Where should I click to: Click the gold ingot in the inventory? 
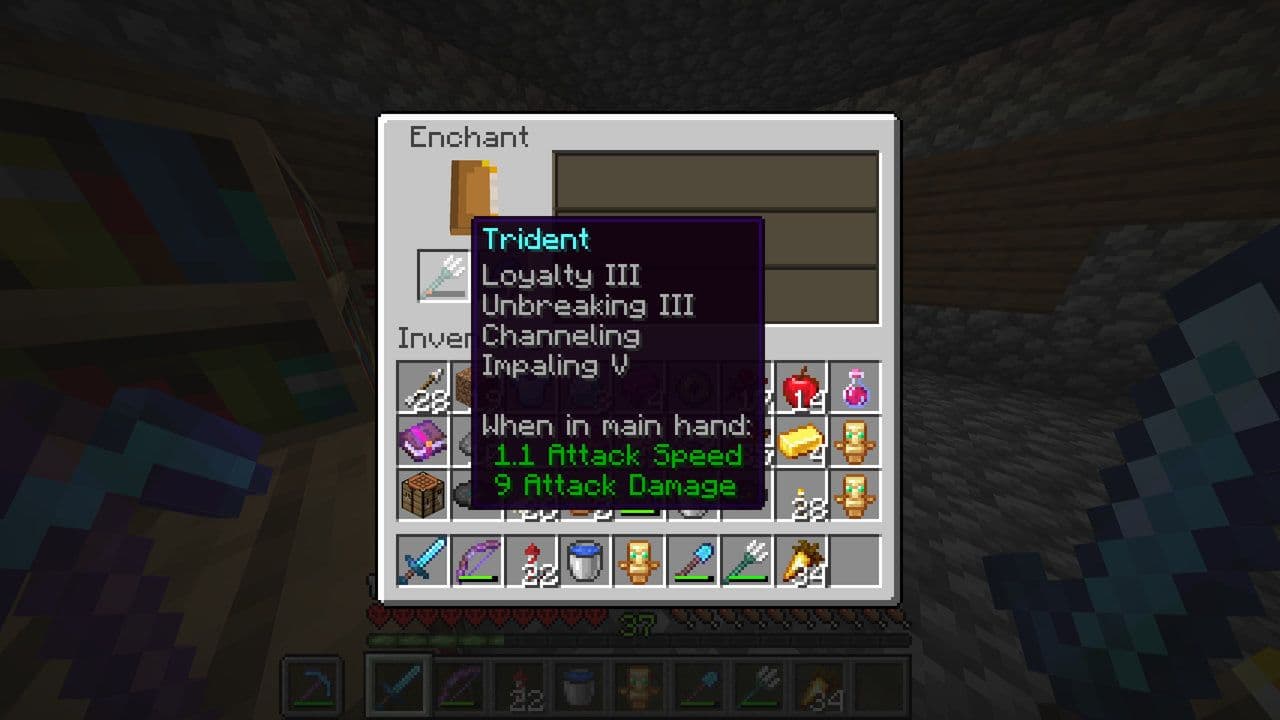click(x=802, y=440)
